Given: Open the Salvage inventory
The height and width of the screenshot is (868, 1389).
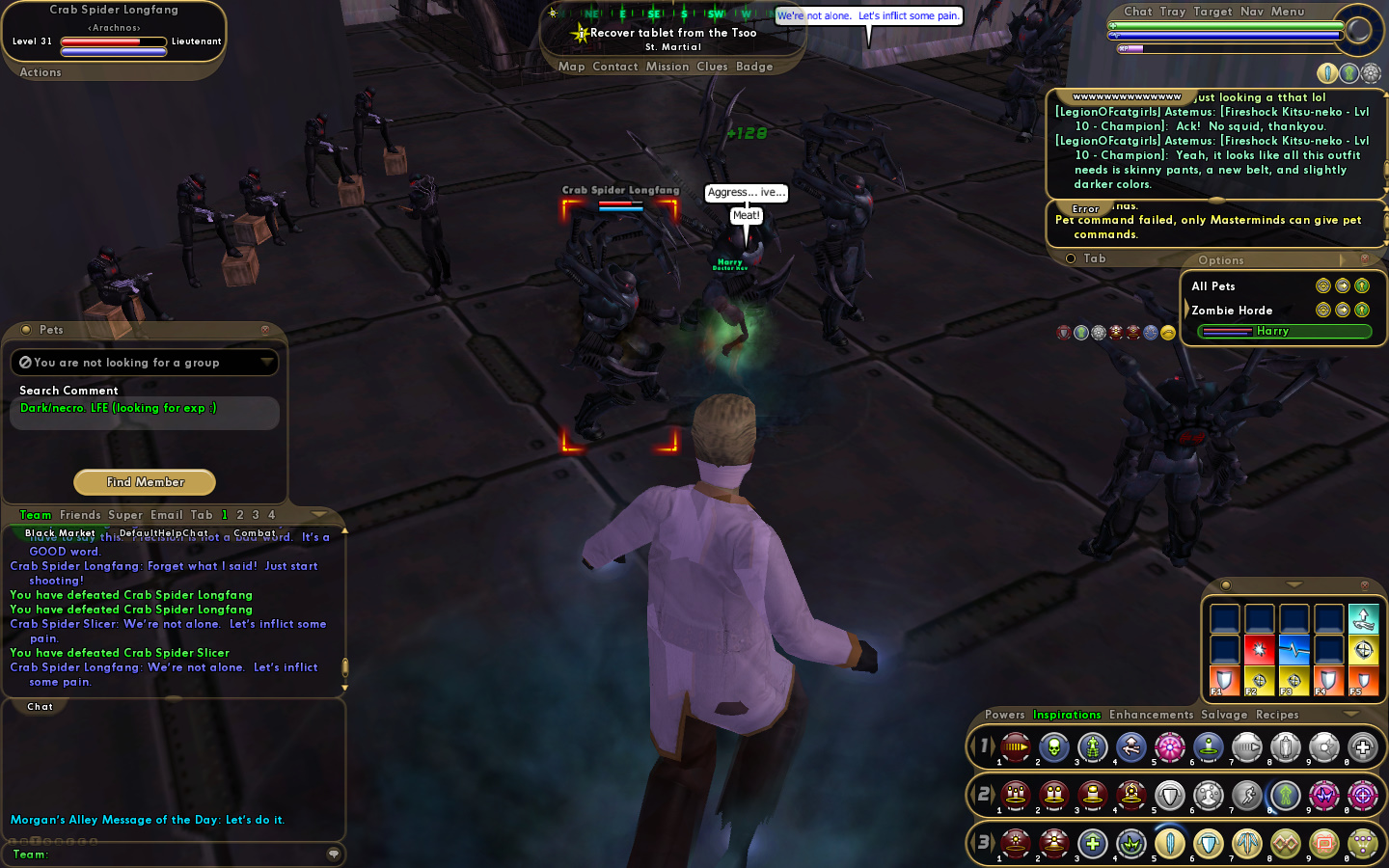Looking at the screenshot, I should [x=1224, y=715].
